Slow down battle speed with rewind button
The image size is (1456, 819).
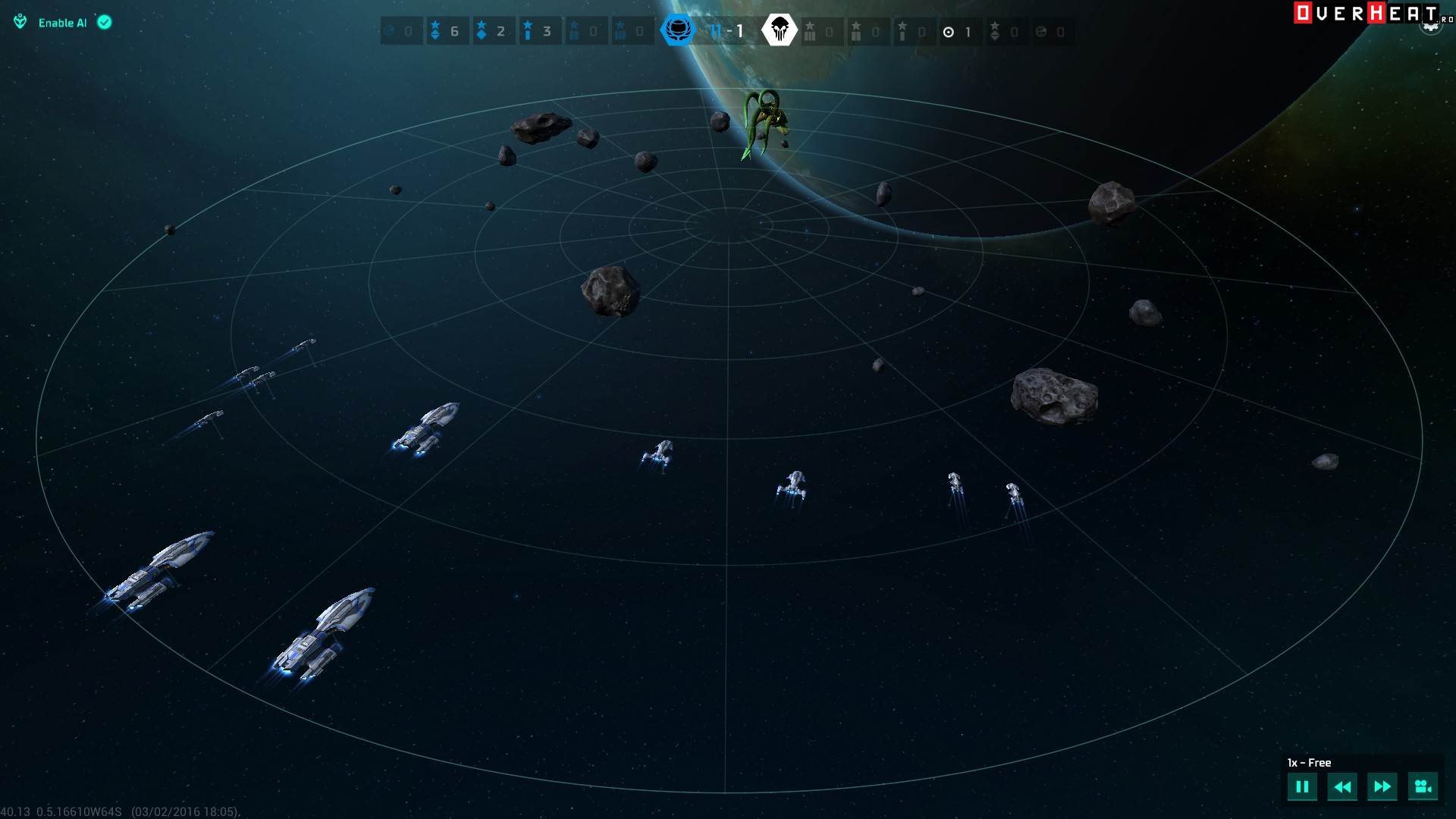point(1341,786)
